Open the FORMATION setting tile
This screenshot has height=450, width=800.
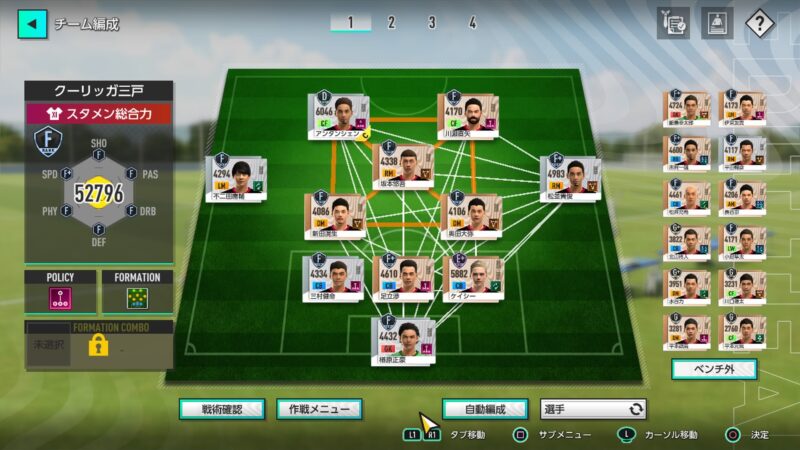(137, 295)
